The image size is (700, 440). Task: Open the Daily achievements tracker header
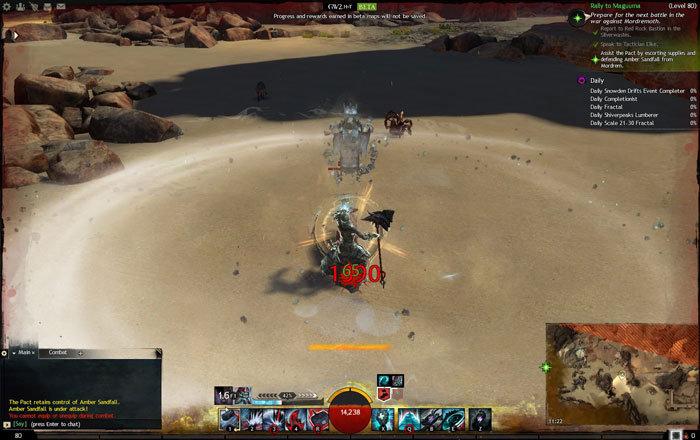point(596,80)
